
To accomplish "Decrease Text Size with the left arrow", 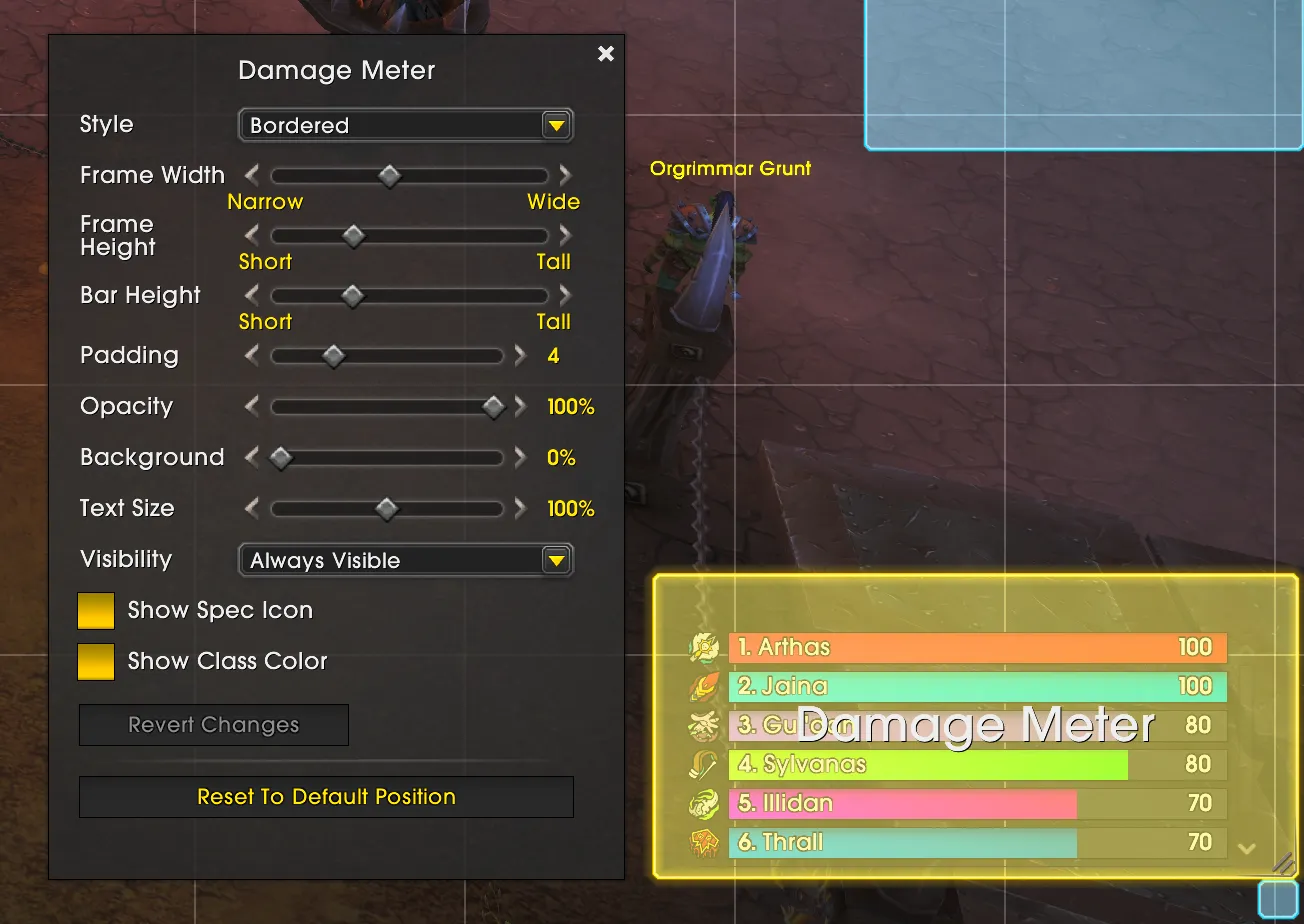I will [x=252, y=509].
